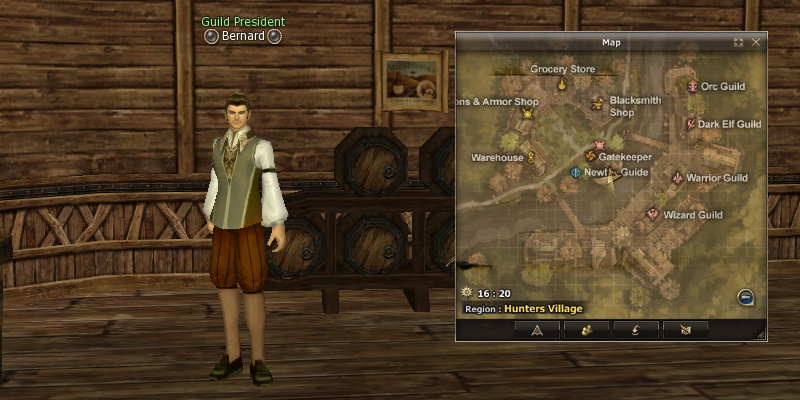Click the Wizard Guild map marker
Viewport: 800px width, 400px height.
pyautogui.click(x=653, y=214)
